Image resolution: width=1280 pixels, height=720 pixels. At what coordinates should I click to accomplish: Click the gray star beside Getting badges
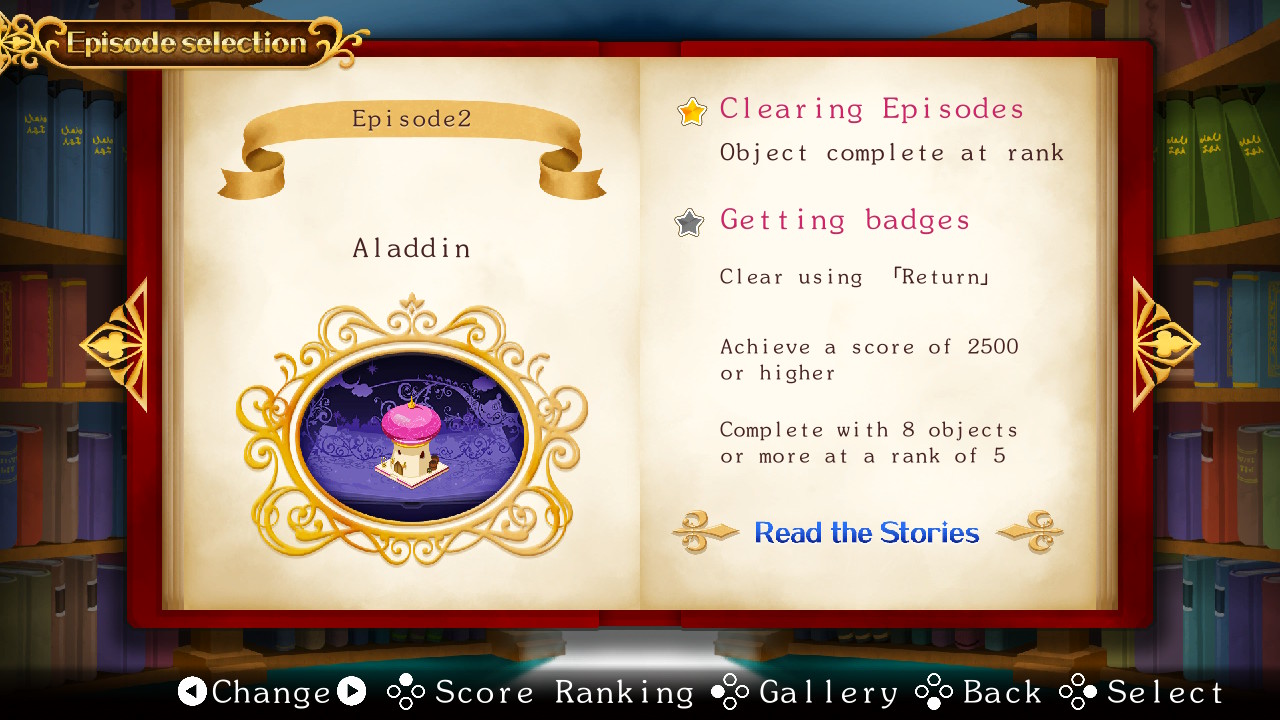click(x=691, y=223)
